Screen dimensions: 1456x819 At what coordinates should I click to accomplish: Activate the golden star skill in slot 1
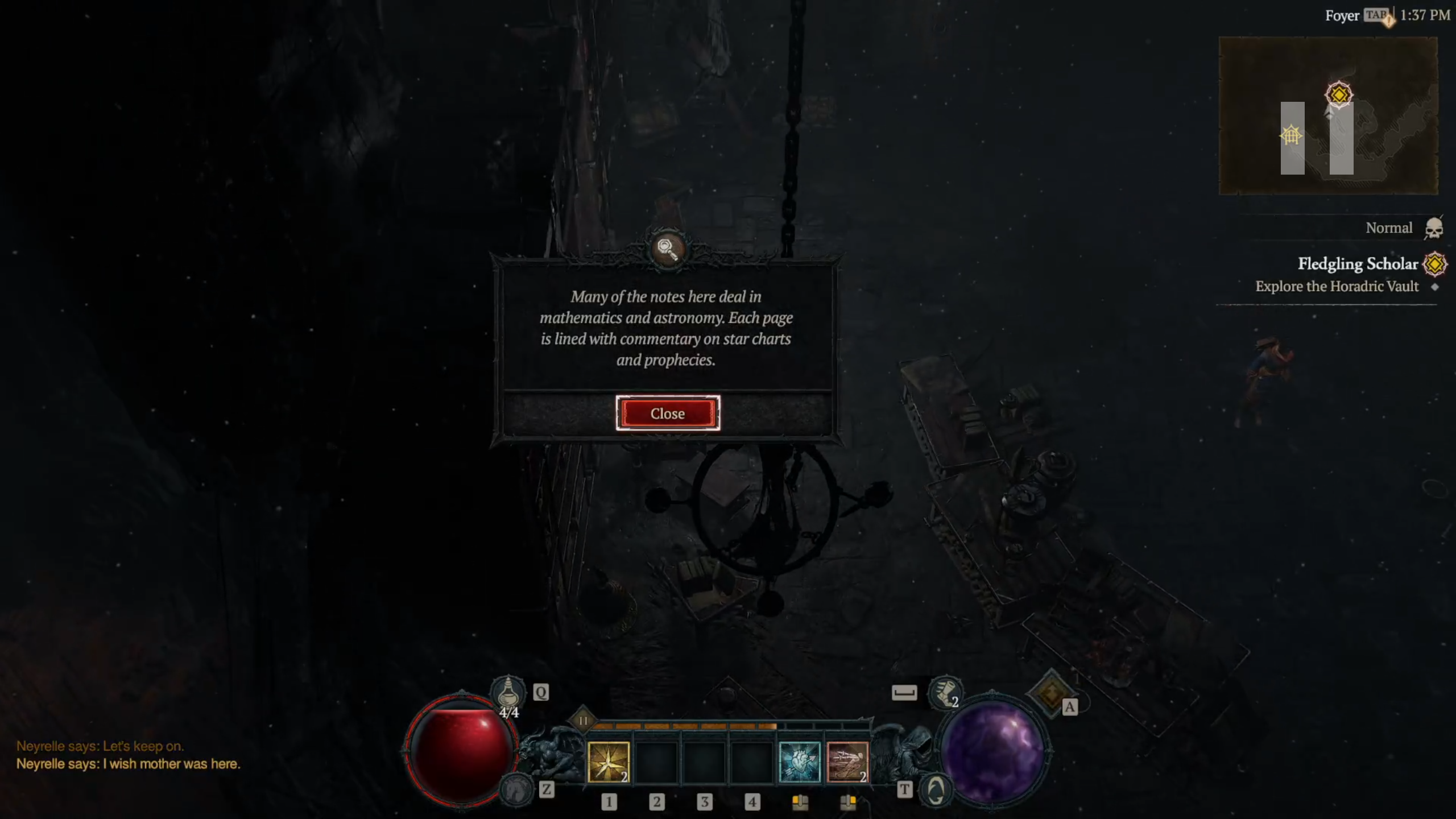pos(608,762)
